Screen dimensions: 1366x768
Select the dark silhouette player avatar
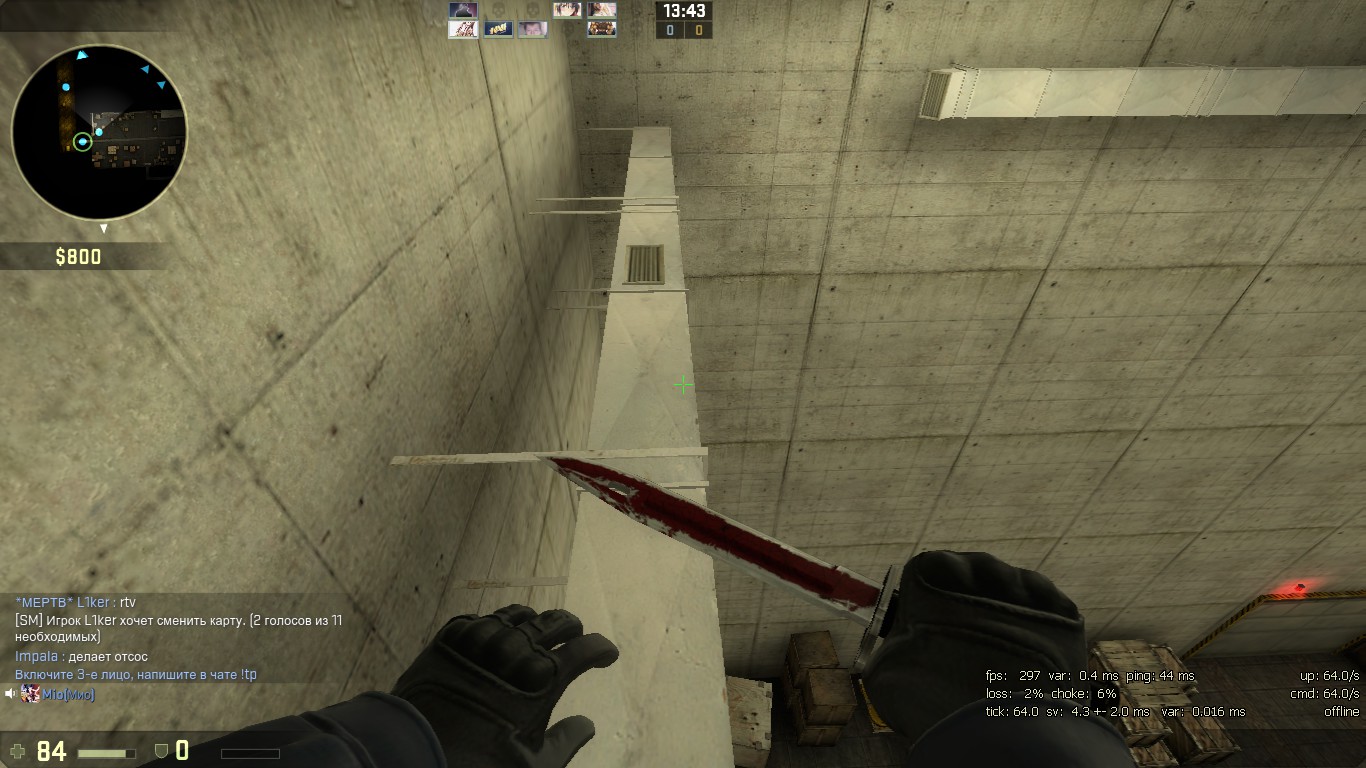pyautogui.click(x=462, y=10)
